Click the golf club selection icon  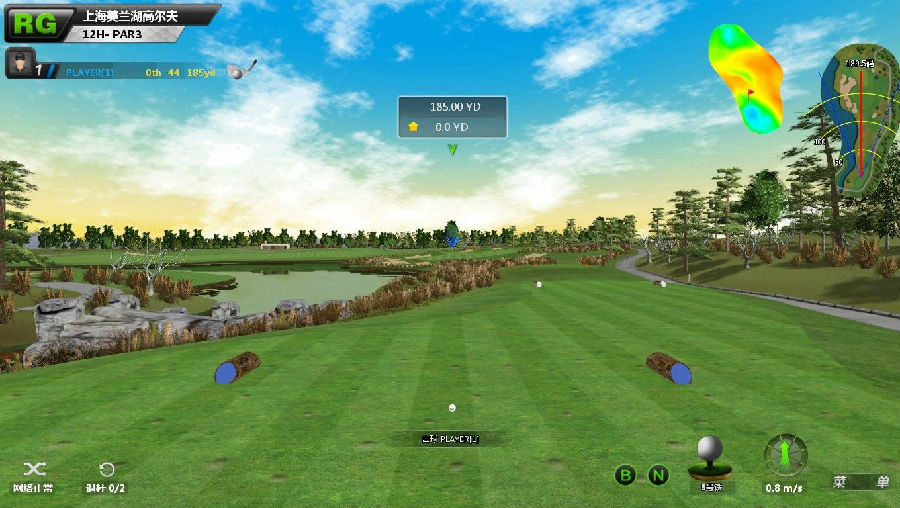tap(242, 69)
